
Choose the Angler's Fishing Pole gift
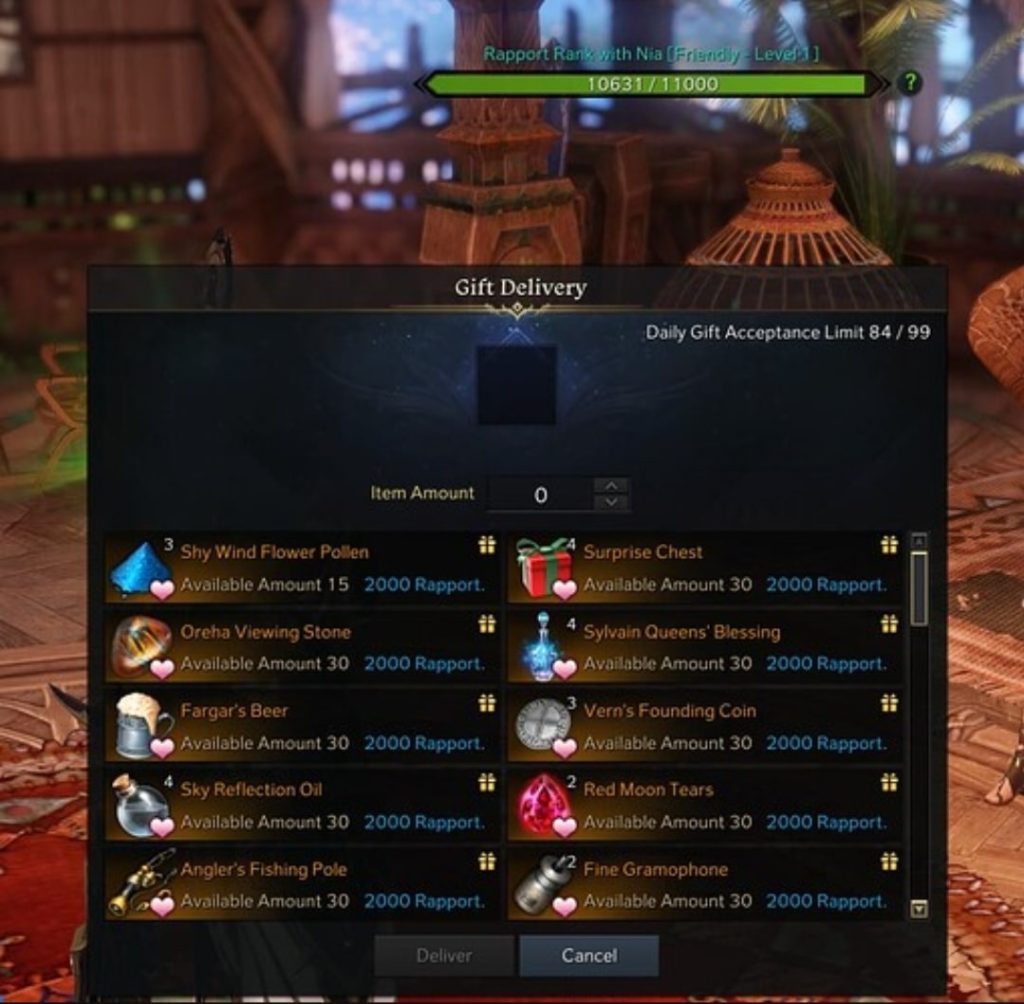pyautogui.click(x=302, y=884)
